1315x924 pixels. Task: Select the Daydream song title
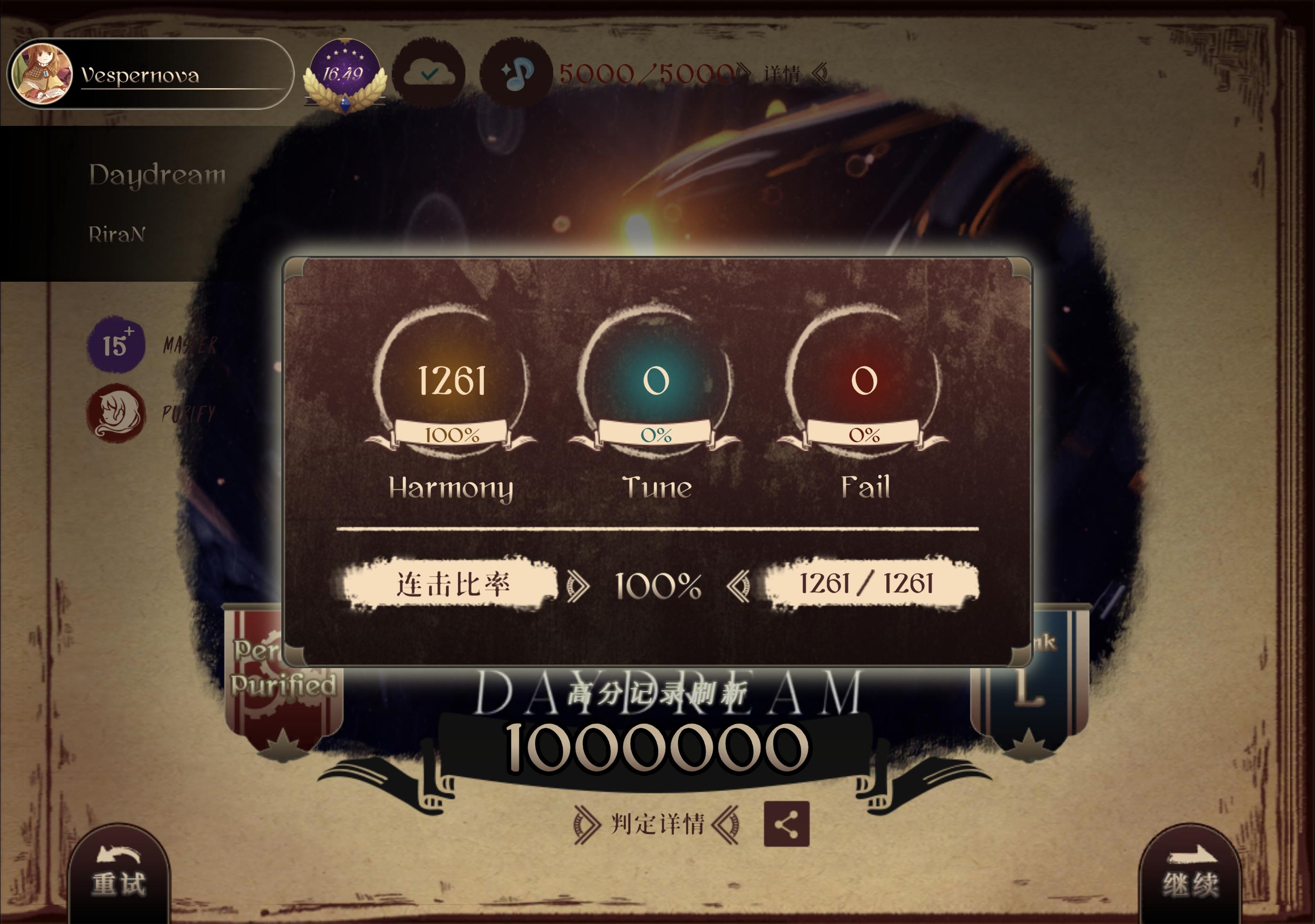tap(156, 175)
